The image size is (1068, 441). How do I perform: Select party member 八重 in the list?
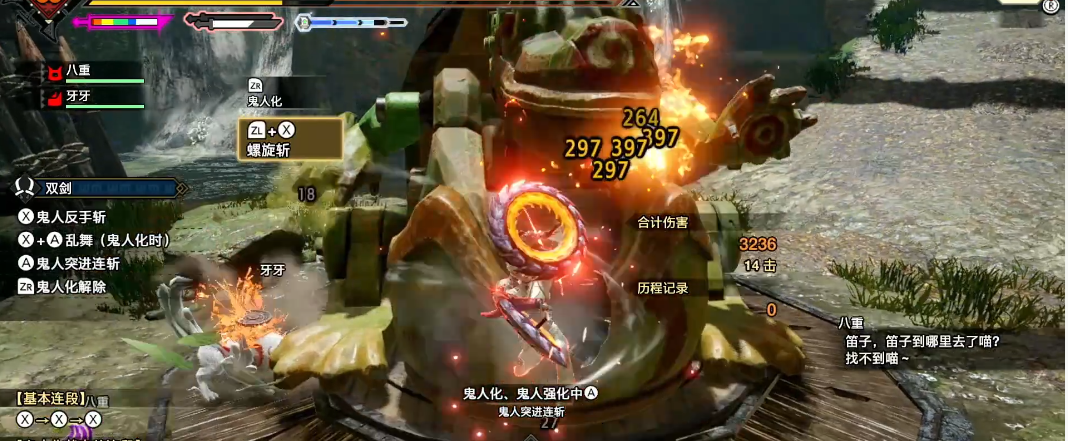[x=90, y=73]
